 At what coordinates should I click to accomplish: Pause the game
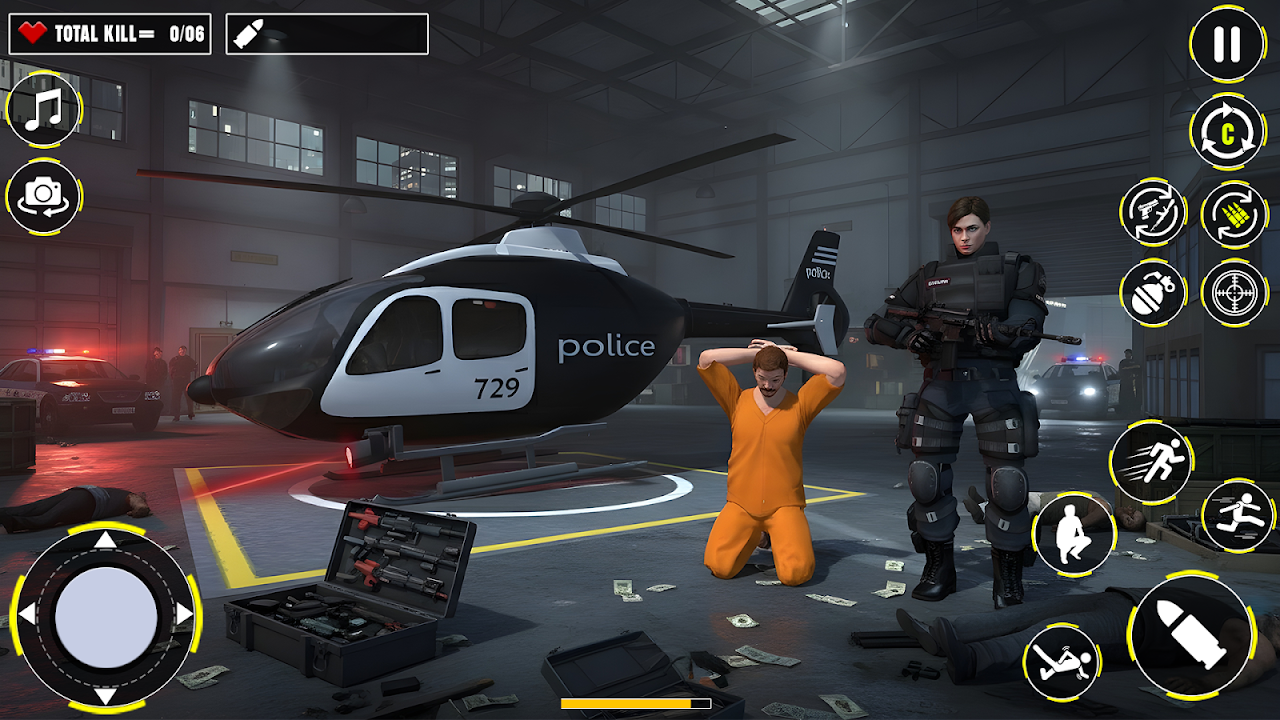pyautogui.click(x=1227, y=44)
